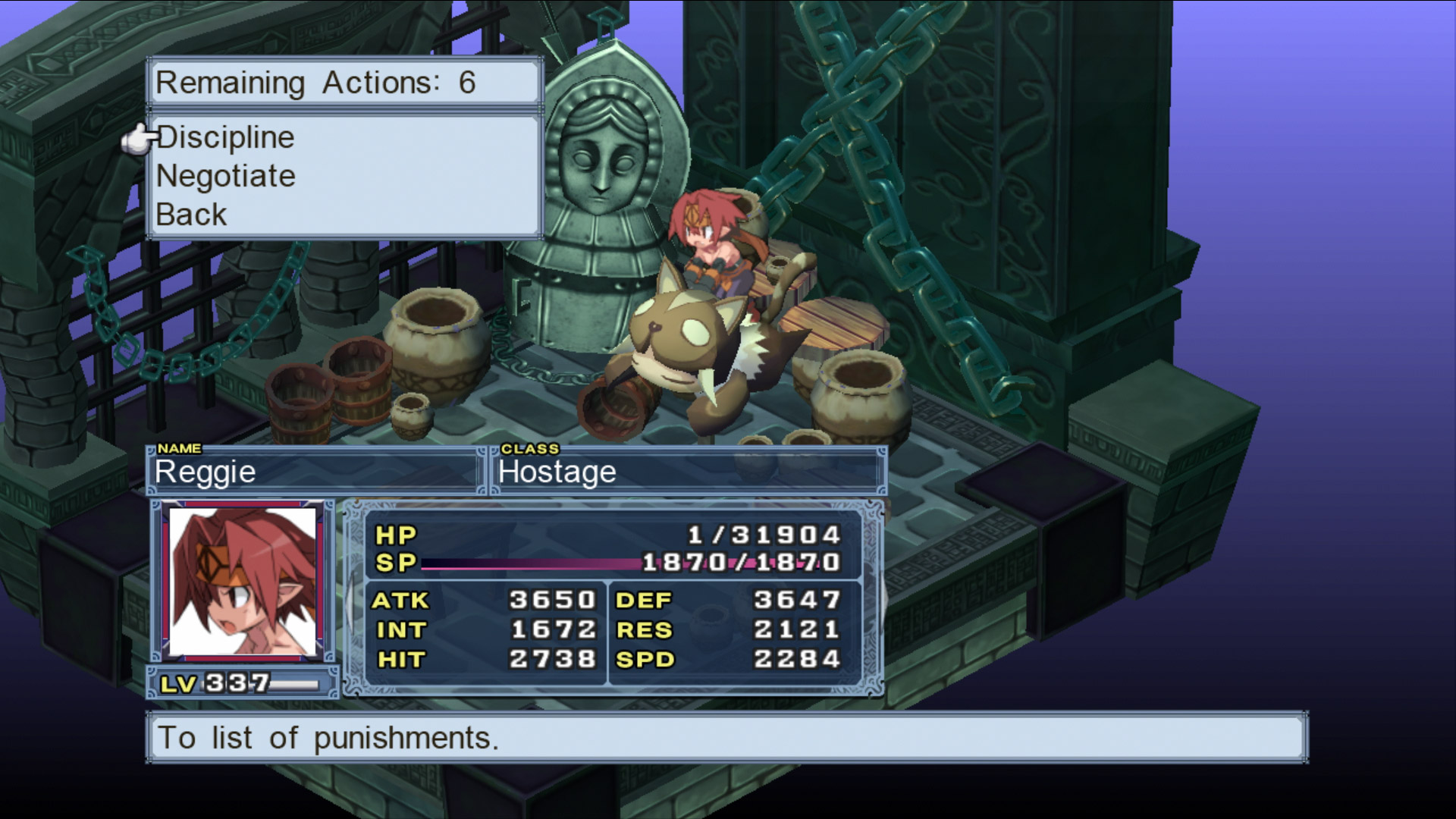Image resolution: width=1456 pixels, height=819 pixels.
Task: Go Back from the hostage menu
Action: click(191, 215)
